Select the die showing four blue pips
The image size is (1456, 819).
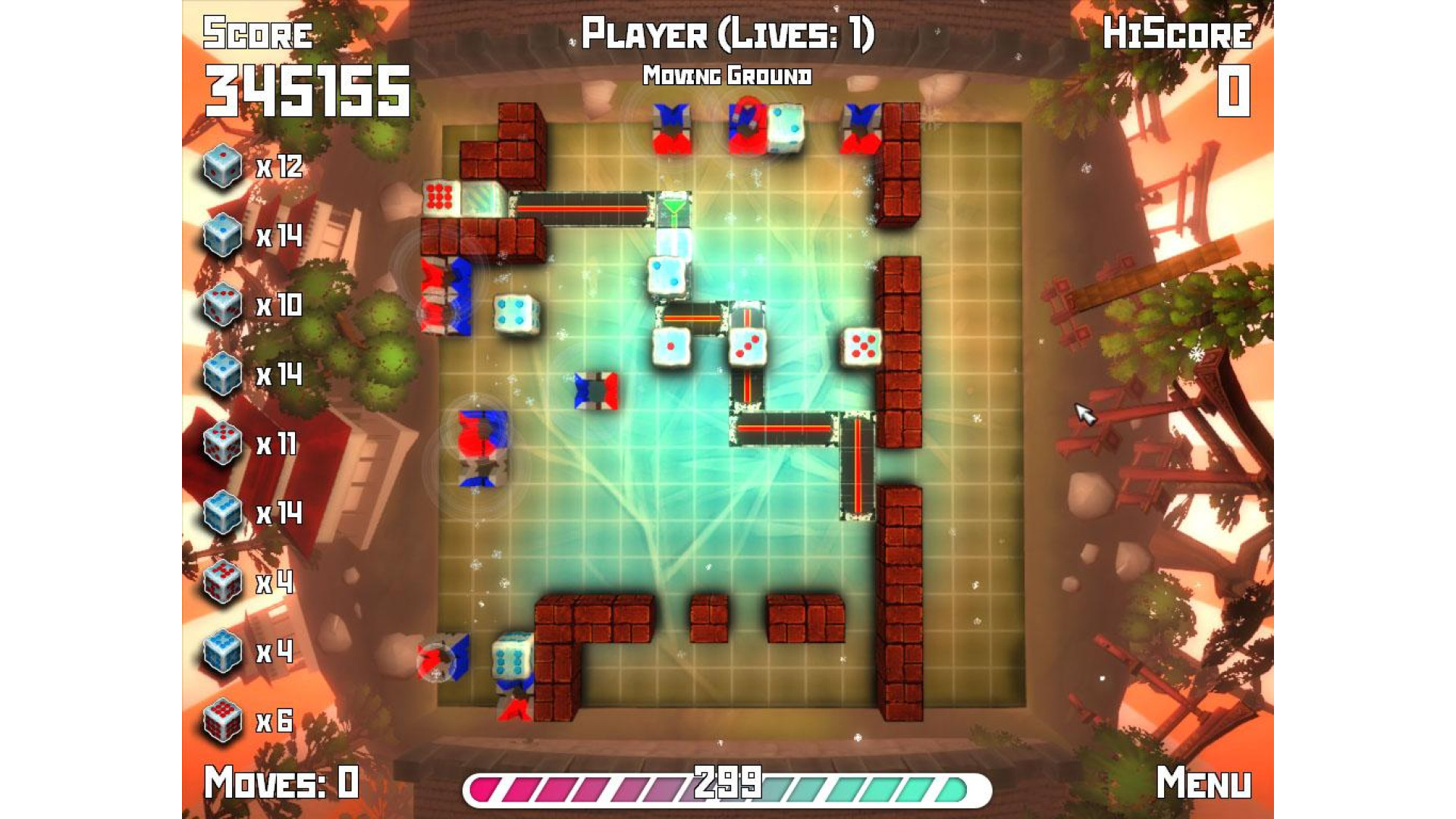coord(516,312)
